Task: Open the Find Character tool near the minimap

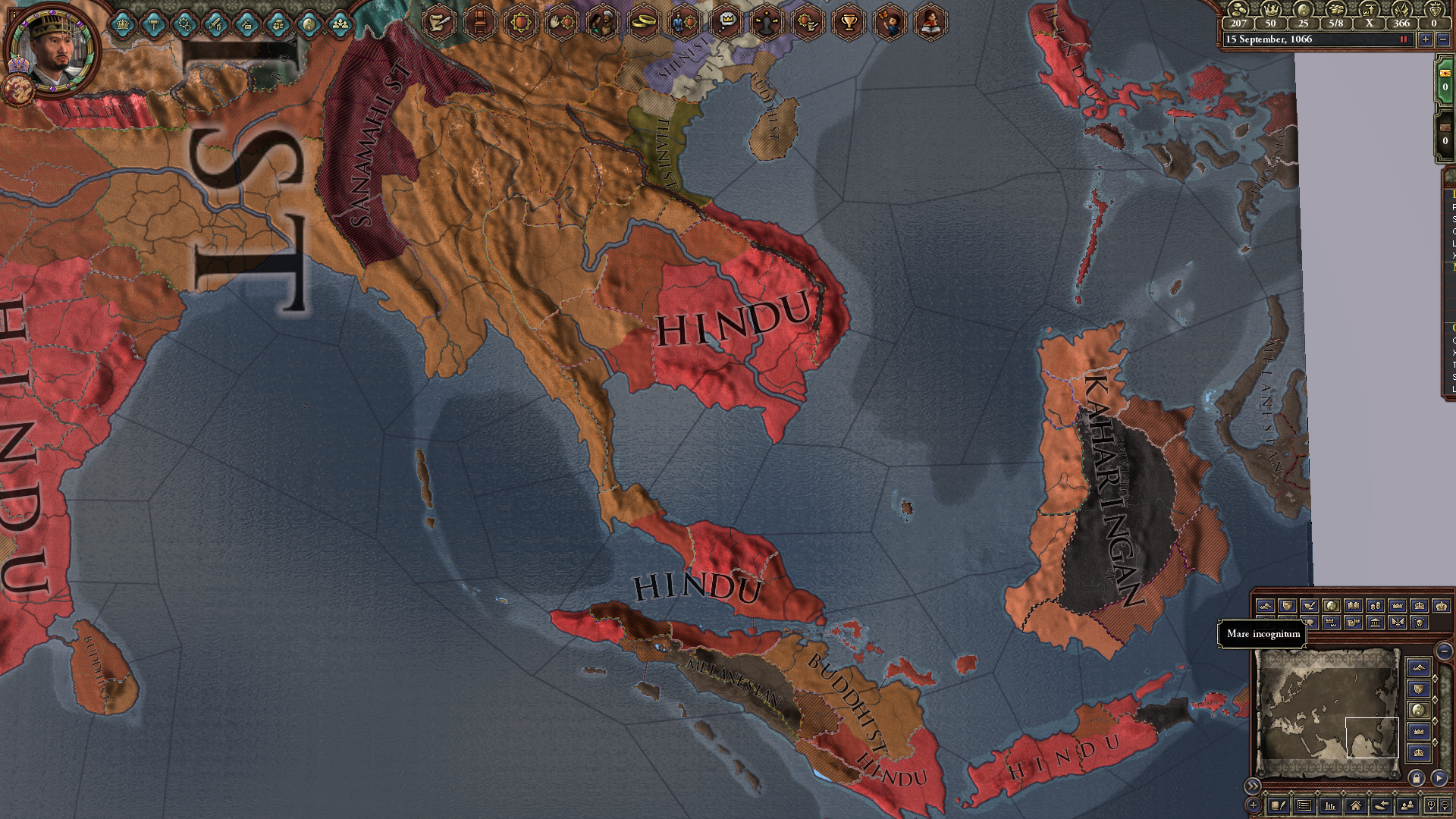Action: [x=1407, y=806]
